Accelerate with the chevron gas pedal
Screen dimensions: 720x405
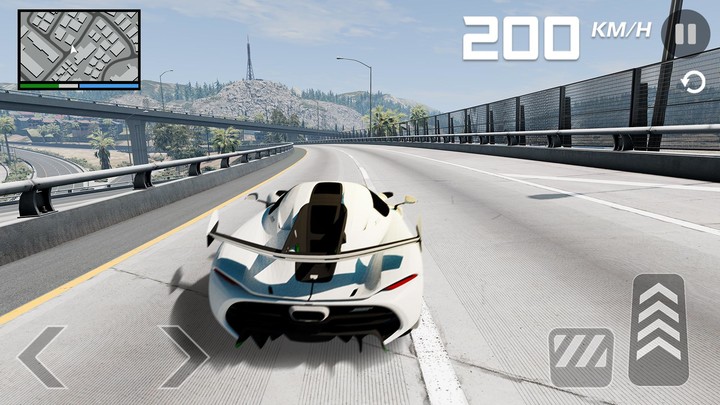tap(658, 329)
